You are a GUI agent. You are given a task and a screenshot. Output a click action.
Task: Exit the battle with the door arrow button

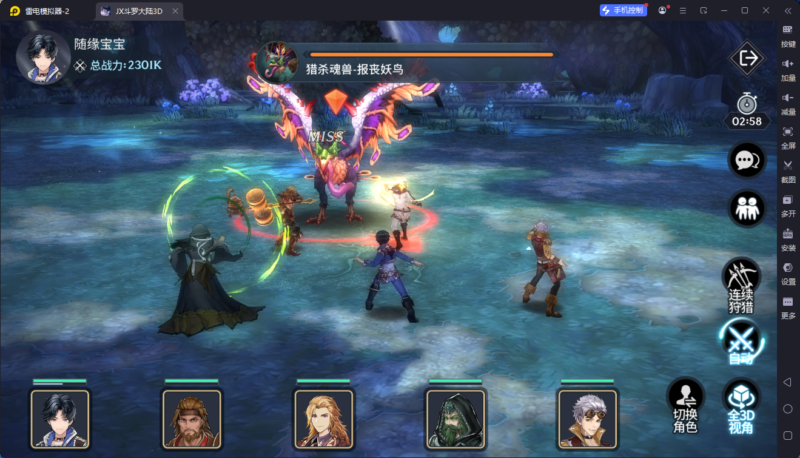coord(746,58)
